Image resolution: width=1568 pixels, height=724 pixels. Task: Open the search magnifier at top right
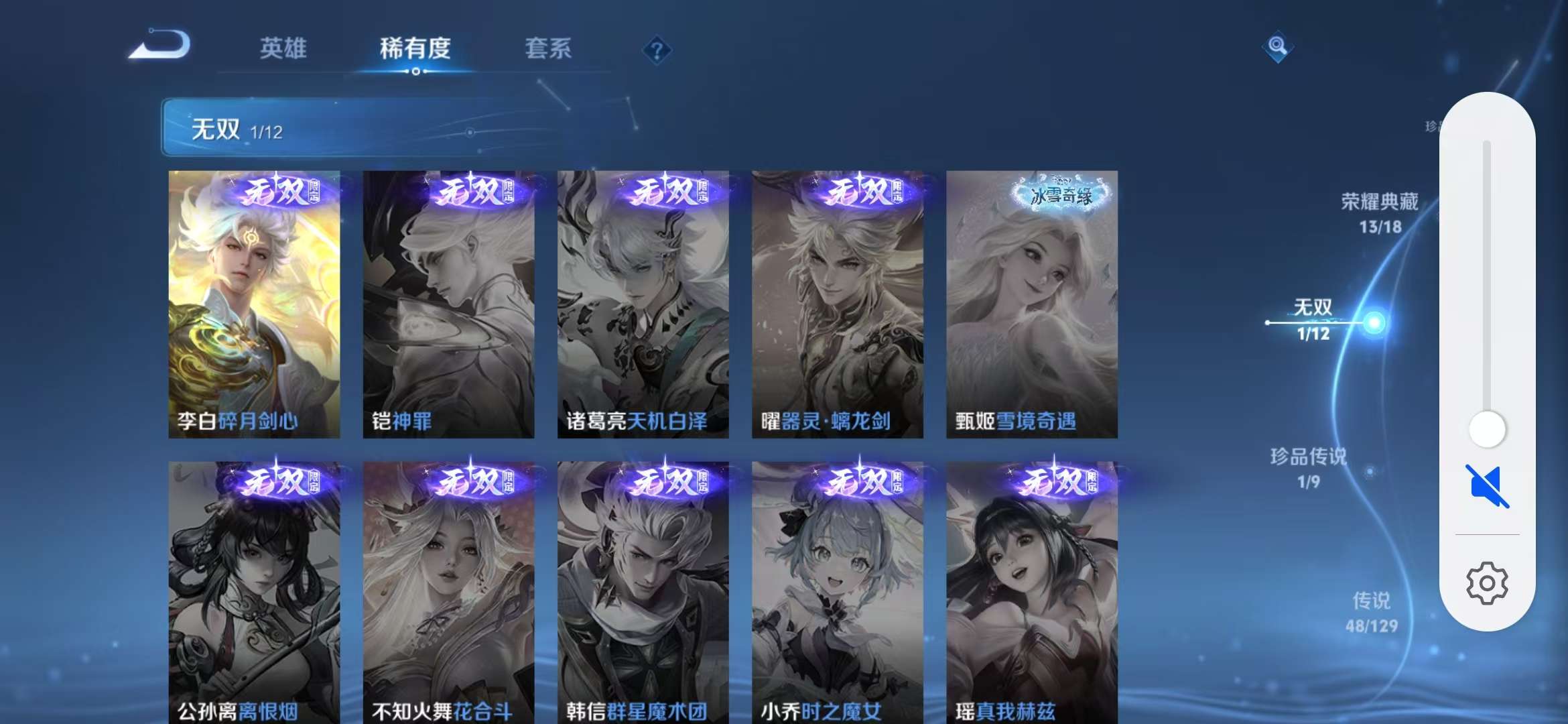1277,46
